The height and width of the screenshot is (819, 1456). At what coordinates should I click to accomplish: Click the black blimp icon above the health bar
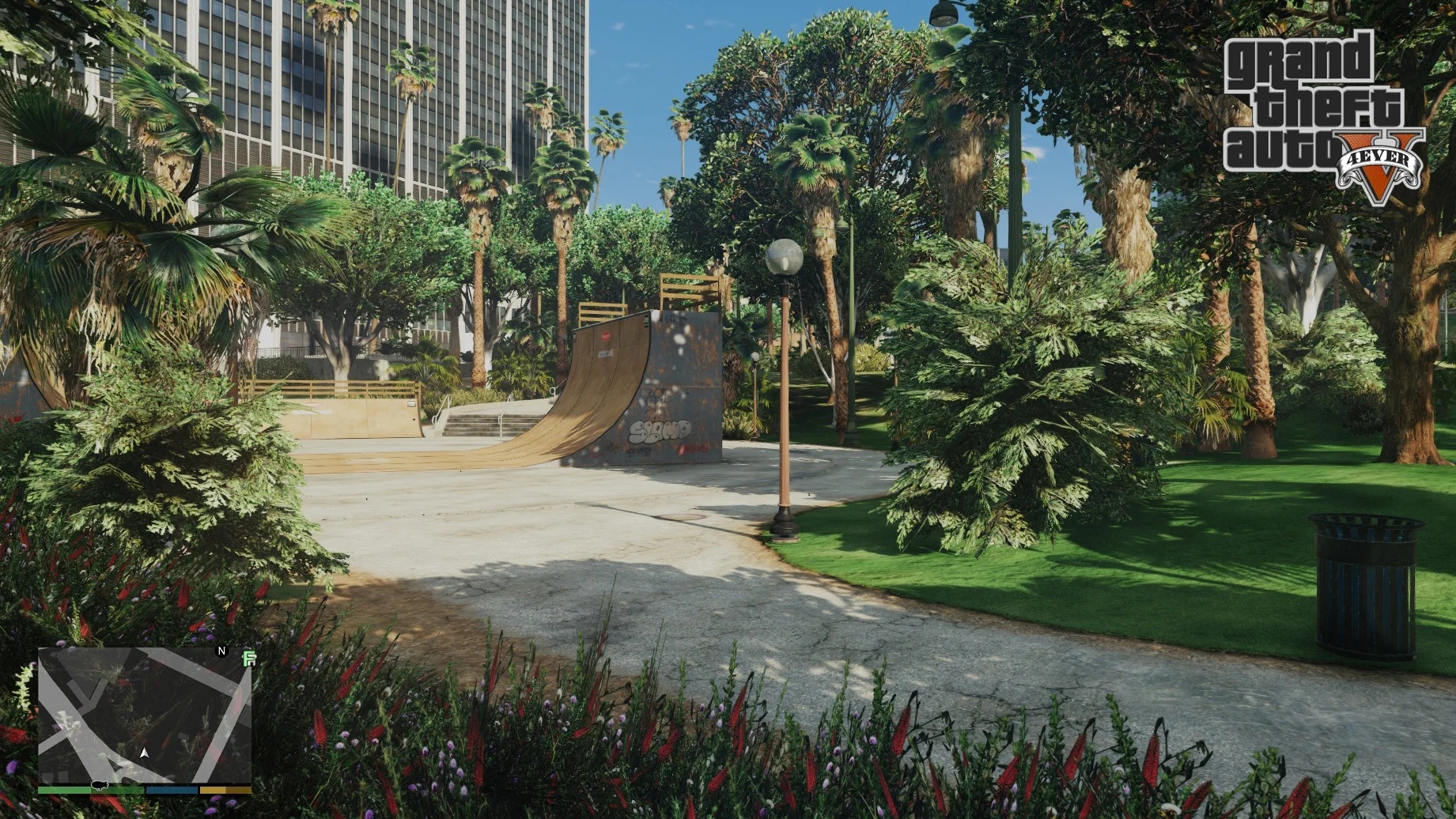click(100, 786)
